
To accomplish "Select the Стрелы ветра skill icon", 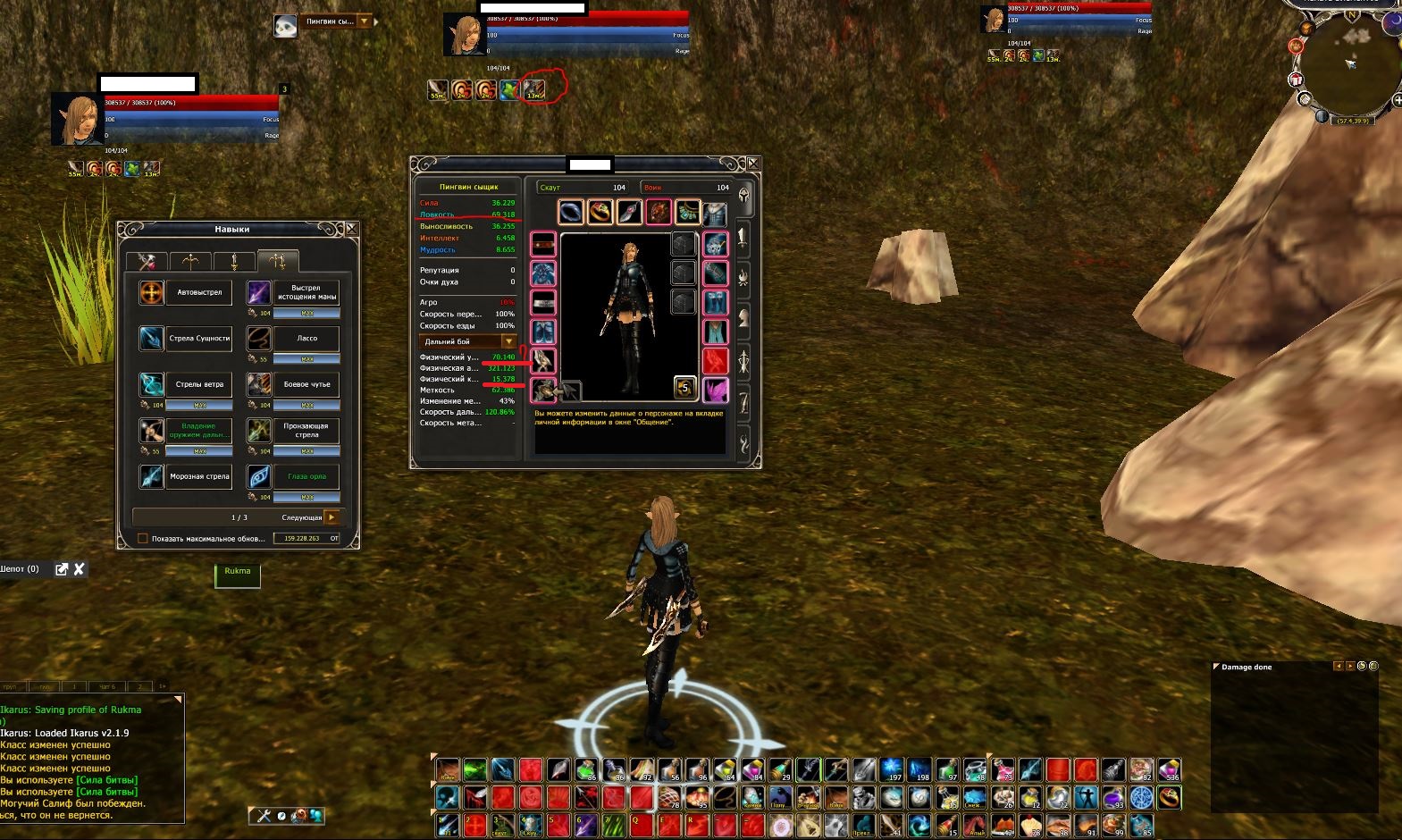I will coord(152,384).
